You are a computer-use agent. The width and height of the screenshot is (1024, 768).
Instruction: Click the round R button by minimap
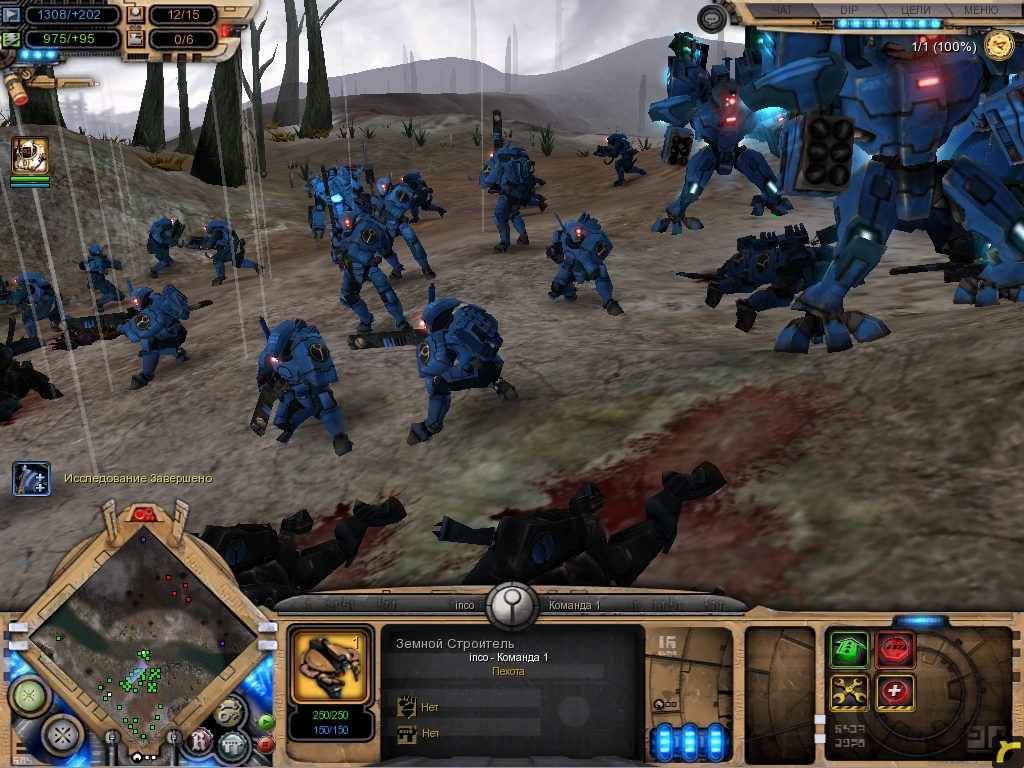tap(200, 741)
